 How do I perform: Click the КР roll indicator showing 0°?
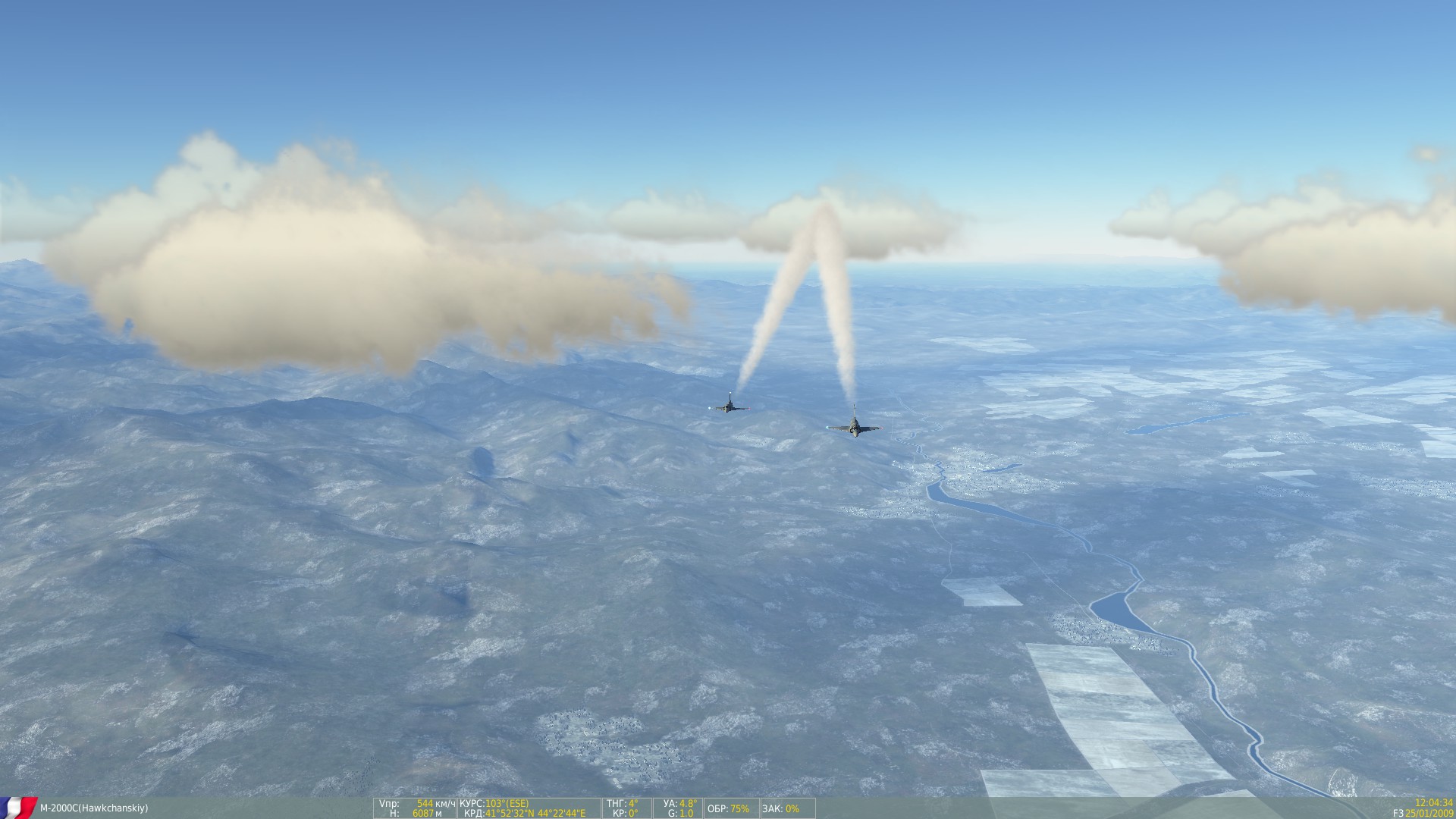[x=626, y=811]
